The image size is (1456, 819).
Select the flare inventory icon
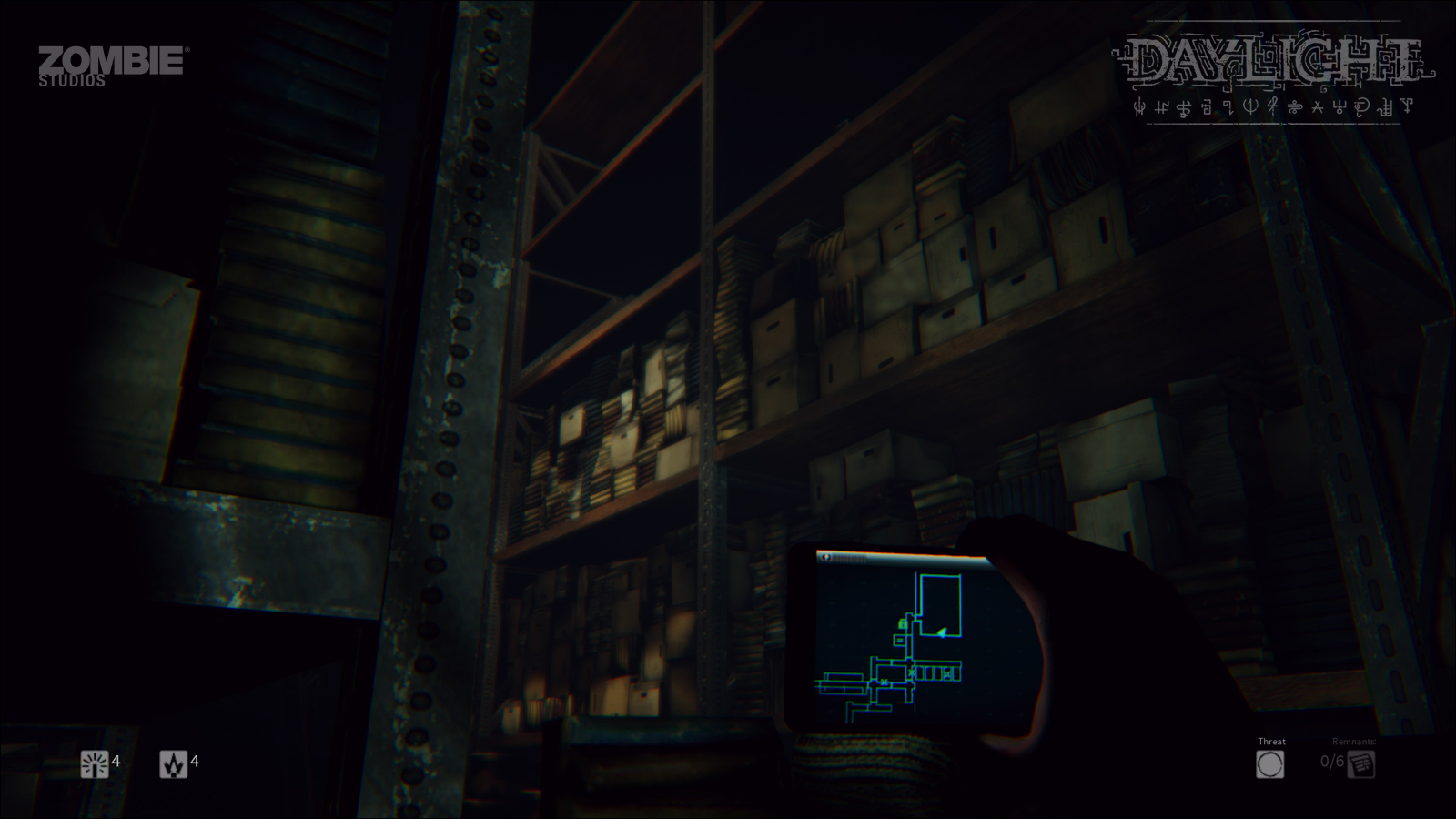[x=174, y=763]
